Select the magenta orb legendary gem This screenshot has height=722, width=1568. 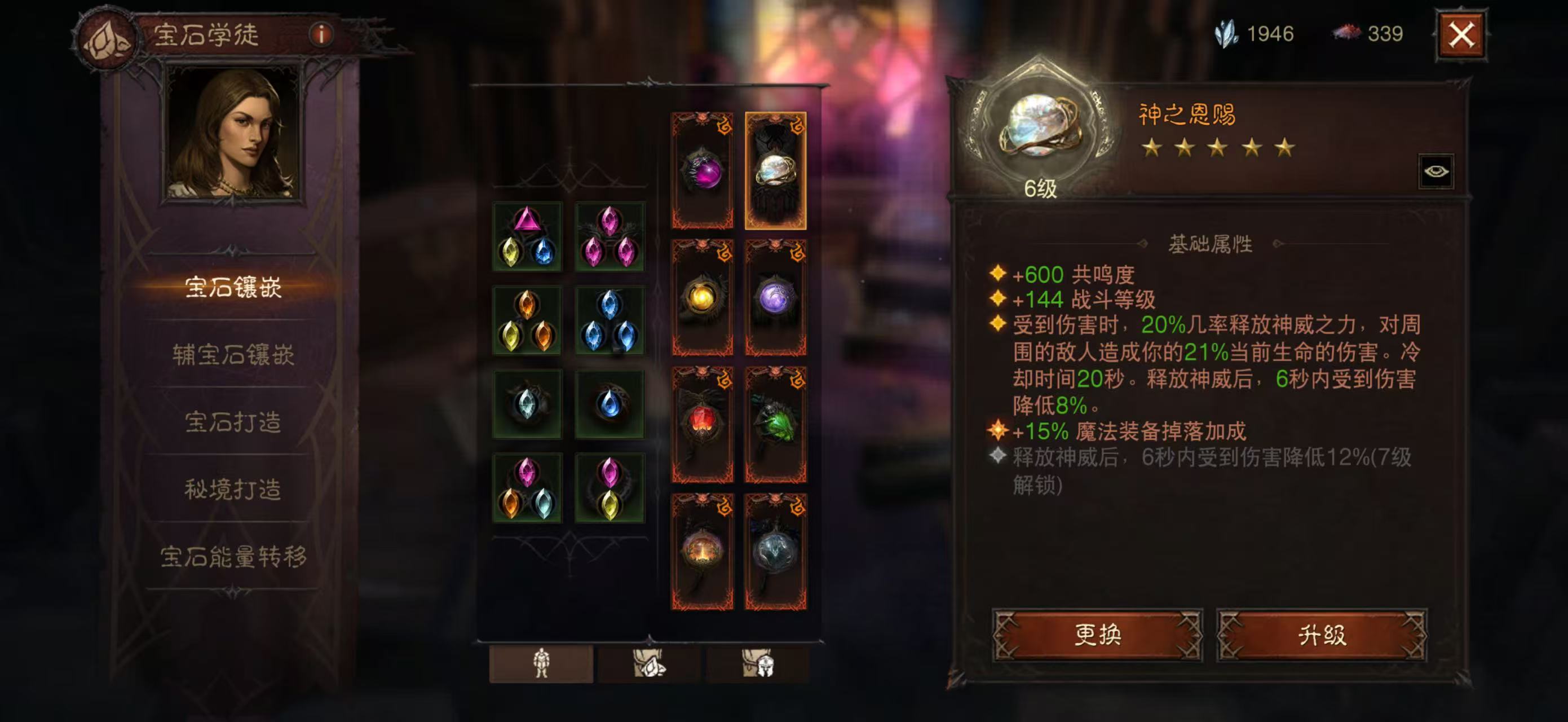703,171
